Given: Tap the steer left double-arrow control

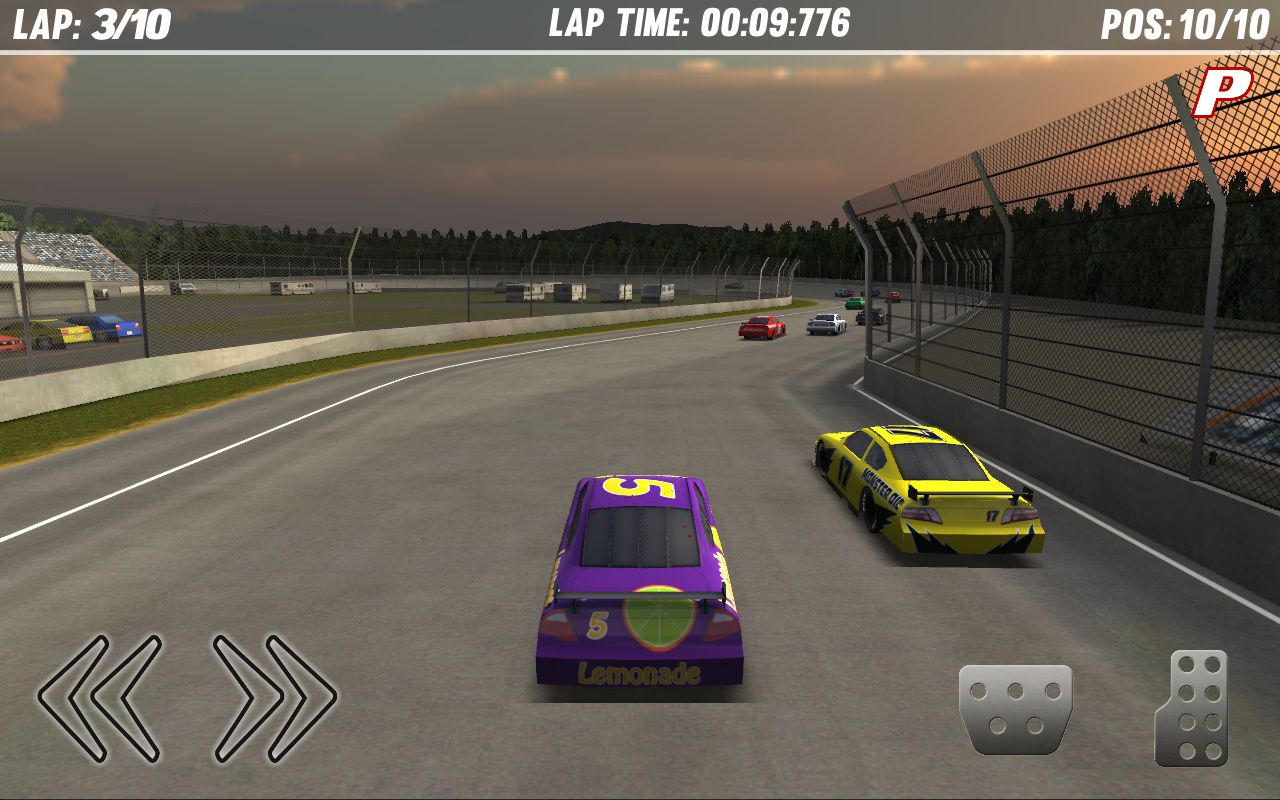Looking at the screenshot, I should (100, 697).
